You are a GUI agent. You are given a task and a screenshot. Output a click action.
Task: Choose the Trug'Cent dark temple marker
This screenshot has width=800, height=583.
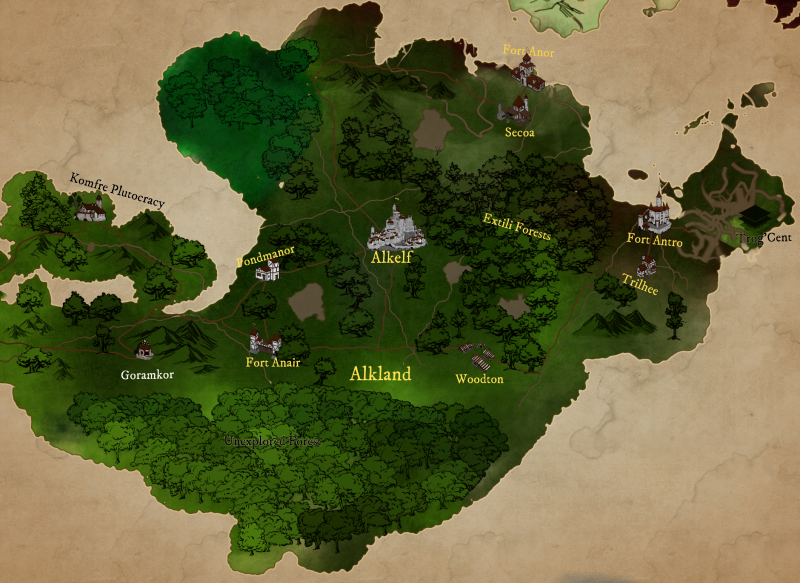[x=752, y=219]
